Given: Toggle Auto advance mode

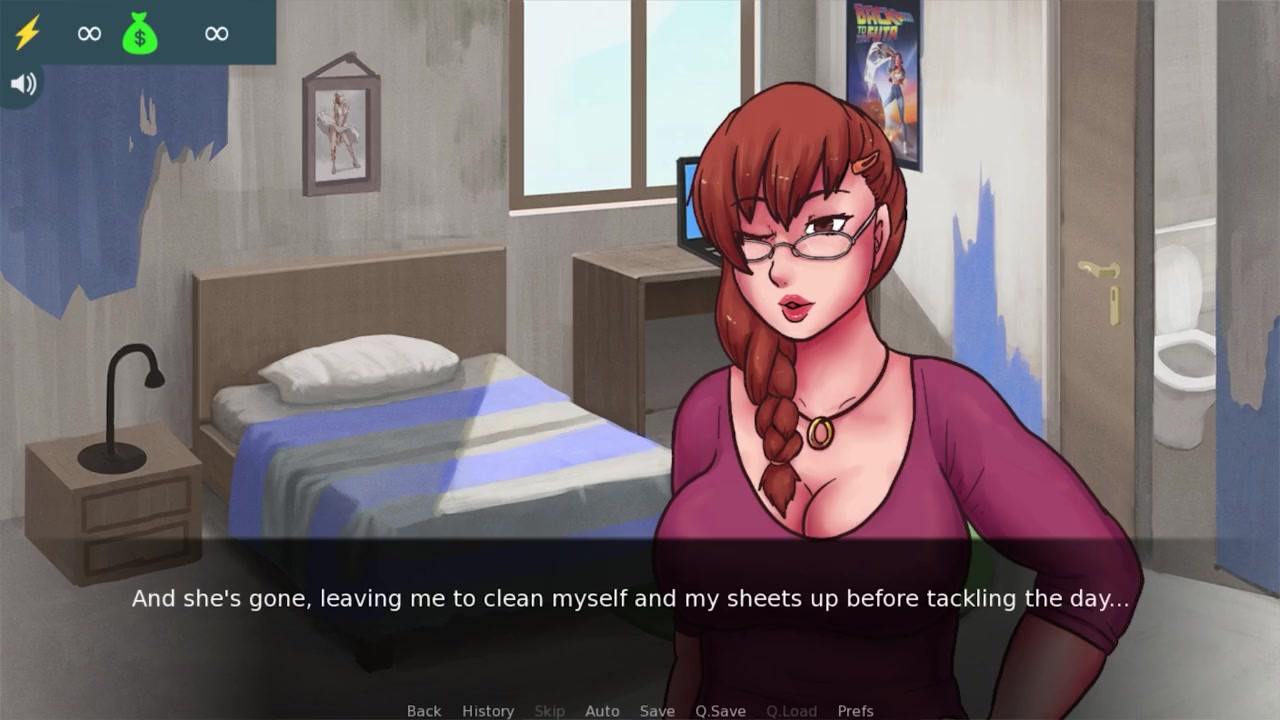Looking at the screenshot, I should [602, 710].
